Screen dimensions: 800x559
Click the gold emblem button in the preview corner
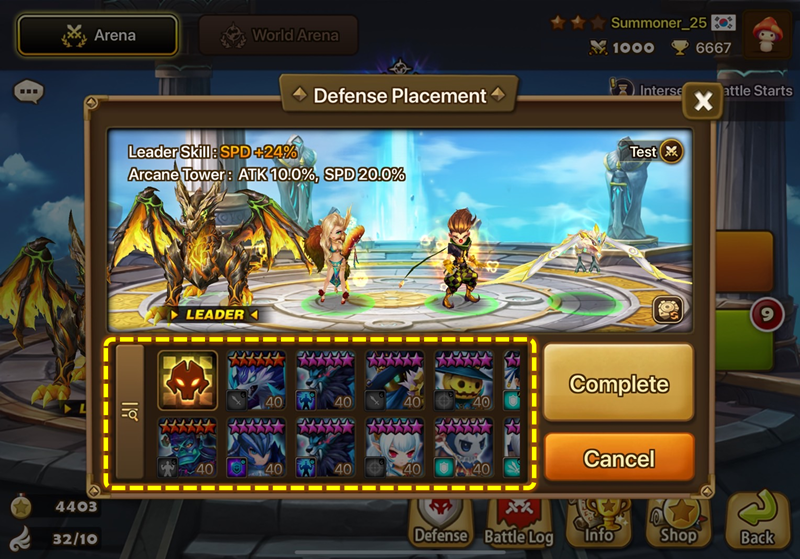[668, 310]
